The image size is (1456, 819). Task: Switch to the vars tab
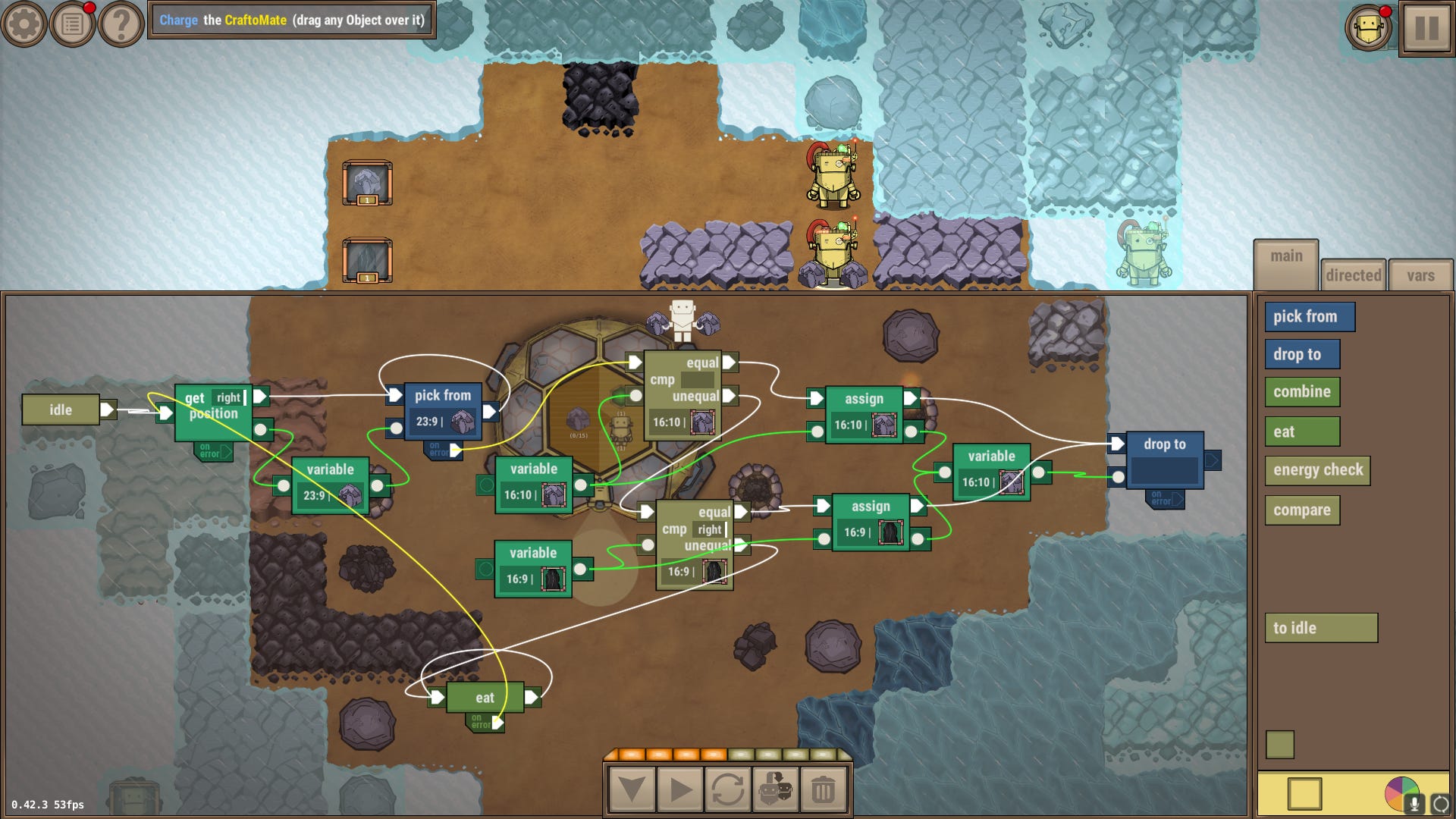coord(1420,275)
